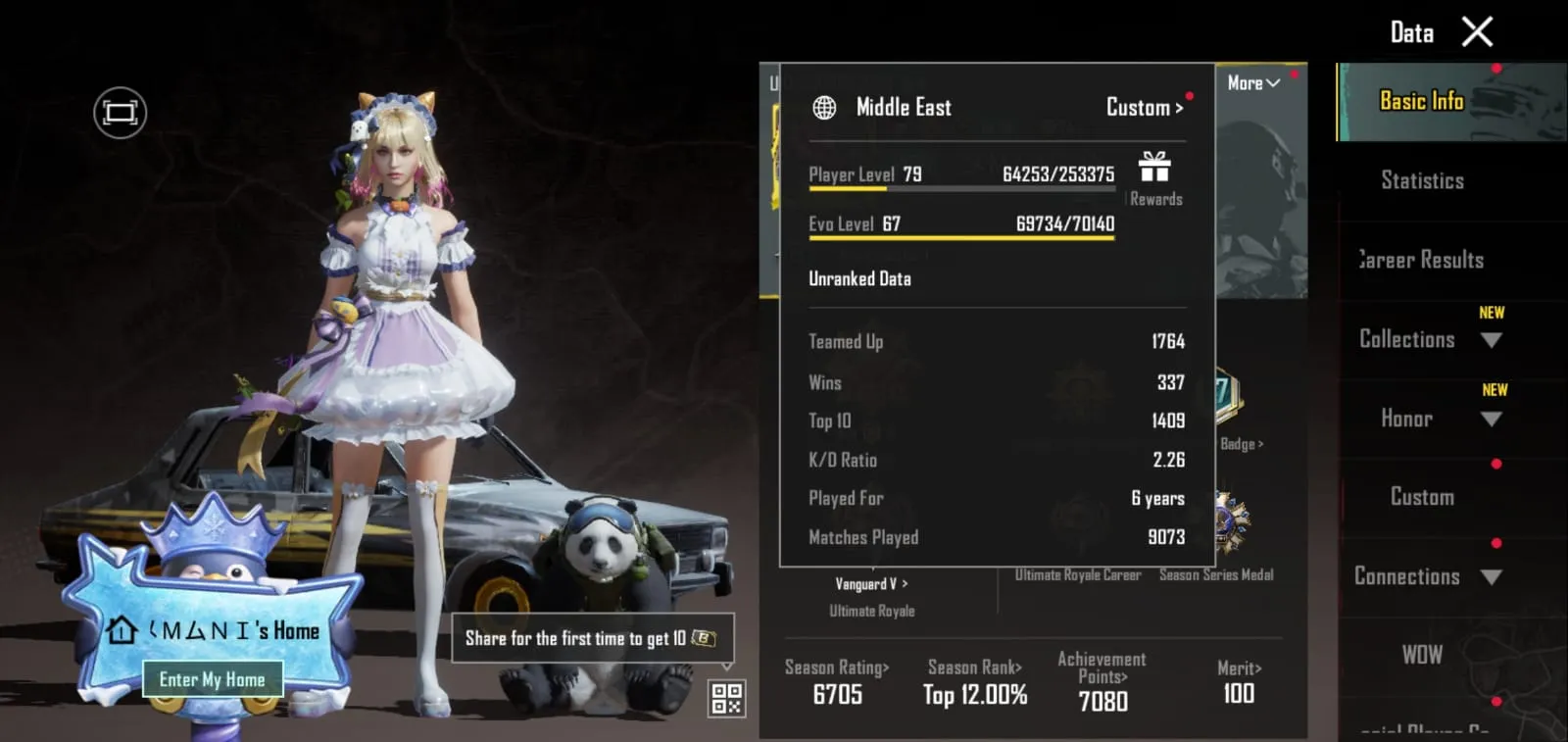Open the Season Series Medal emblem
1568x742 pixels.
point(1217,519)
